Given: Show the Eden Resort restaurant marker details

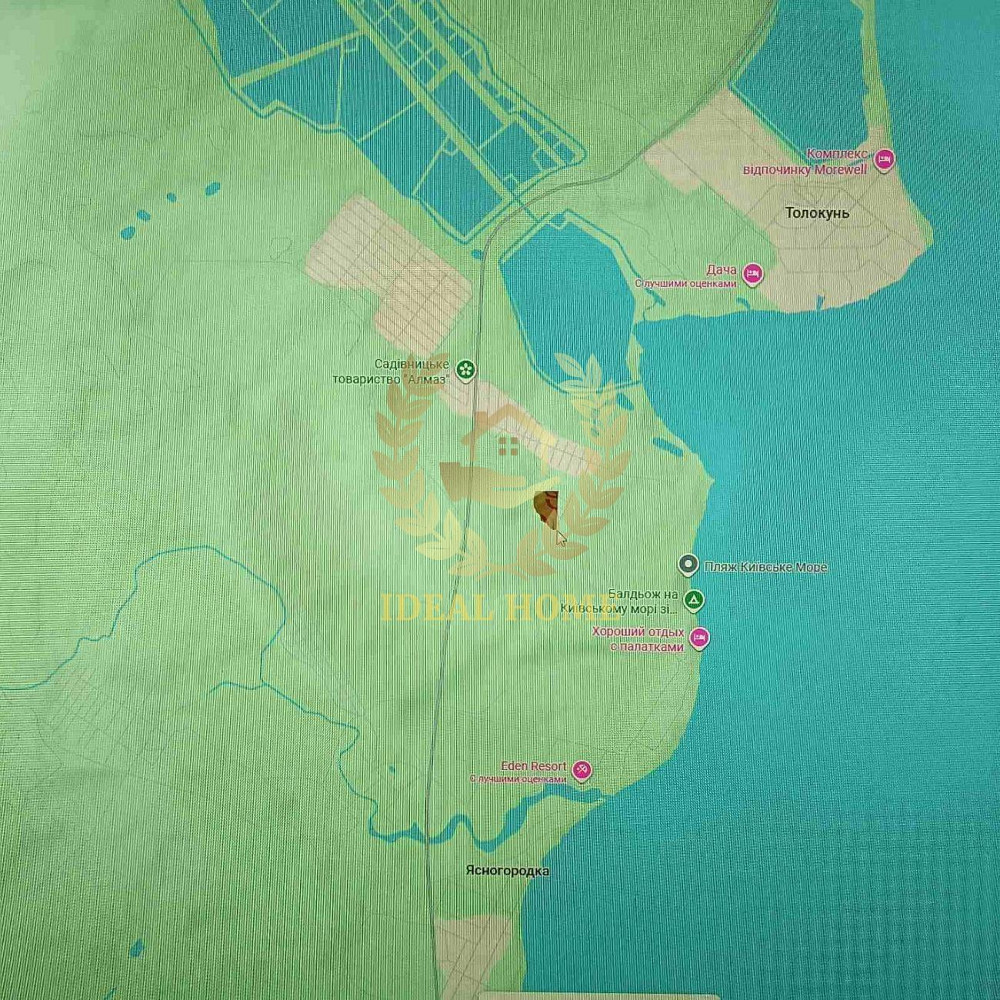Looking at the screenshot, I should 581,770.
